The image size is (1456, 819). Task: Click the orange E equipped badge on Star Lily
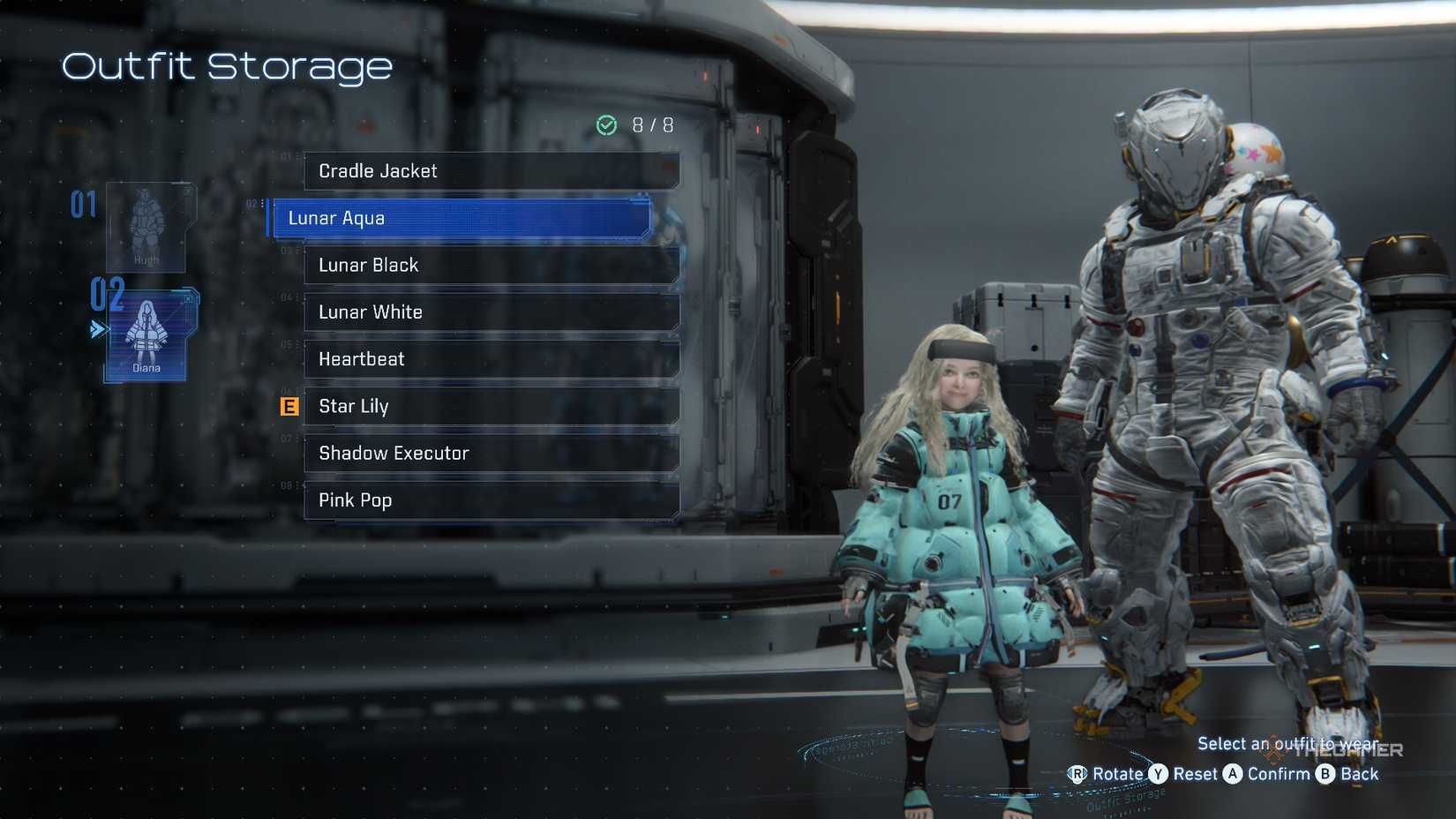pos(288,407)
